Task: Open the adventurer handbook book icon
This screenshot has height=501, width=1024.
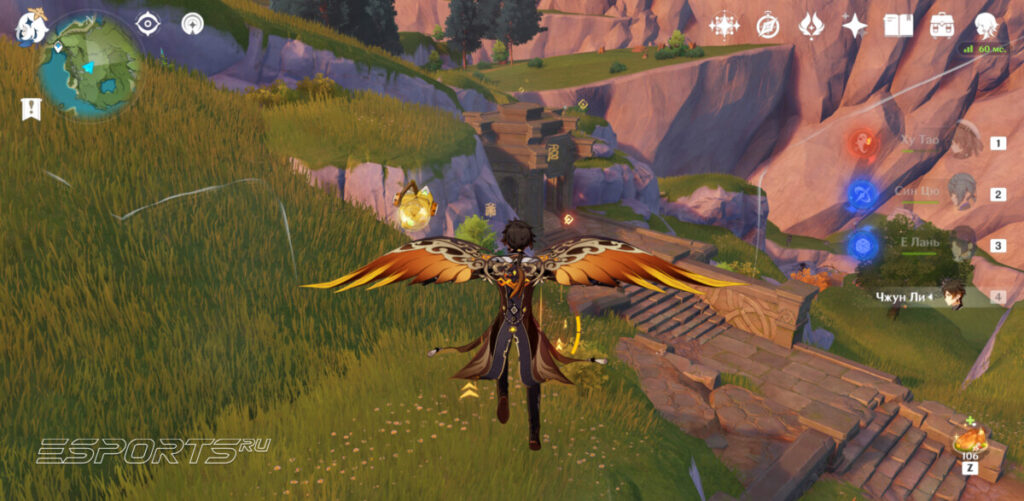Action: 898,25
